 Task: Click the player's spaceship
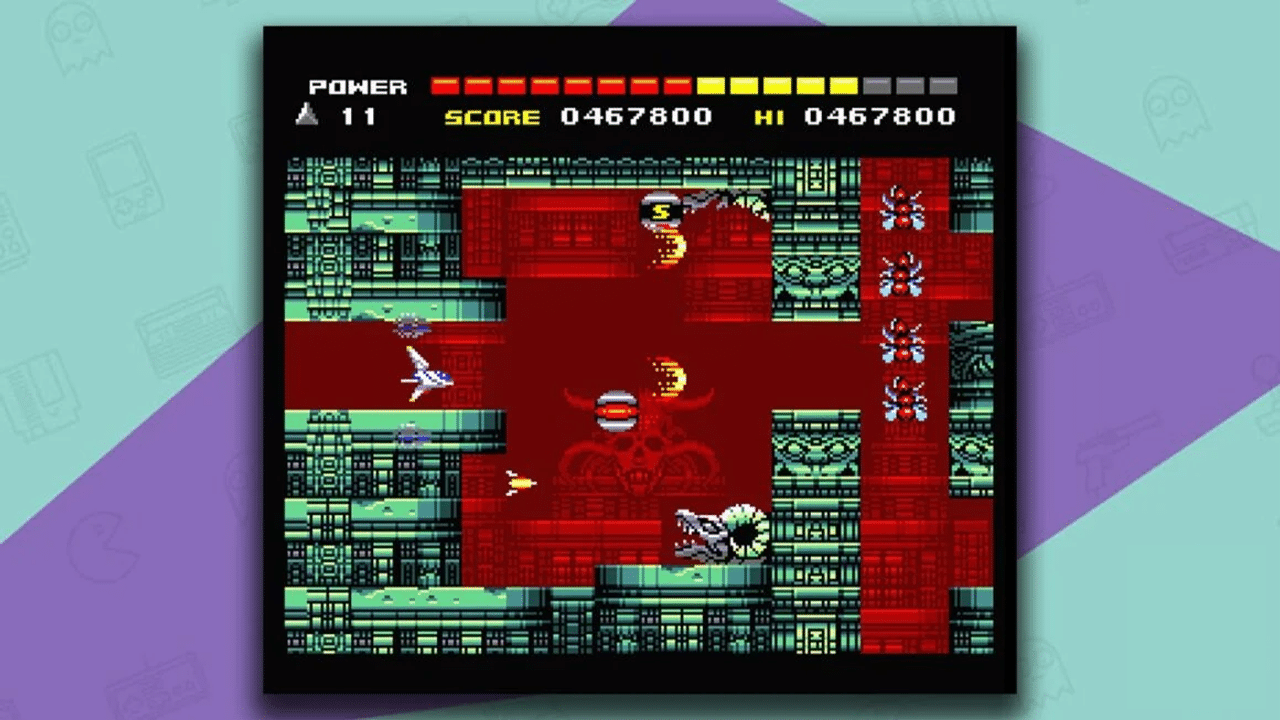[424, 378]
